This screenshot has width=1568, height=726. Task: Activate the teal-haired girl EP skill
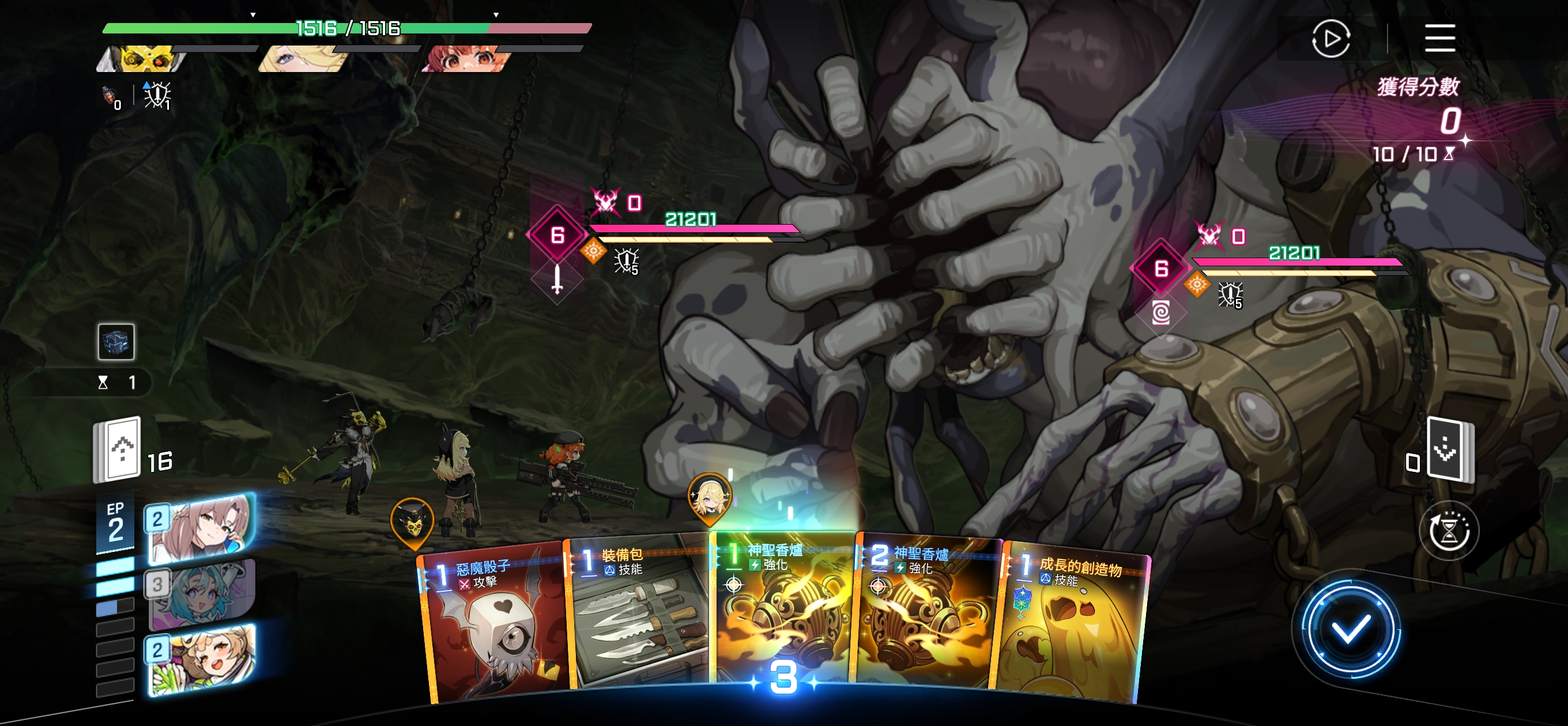pos(201,593)
